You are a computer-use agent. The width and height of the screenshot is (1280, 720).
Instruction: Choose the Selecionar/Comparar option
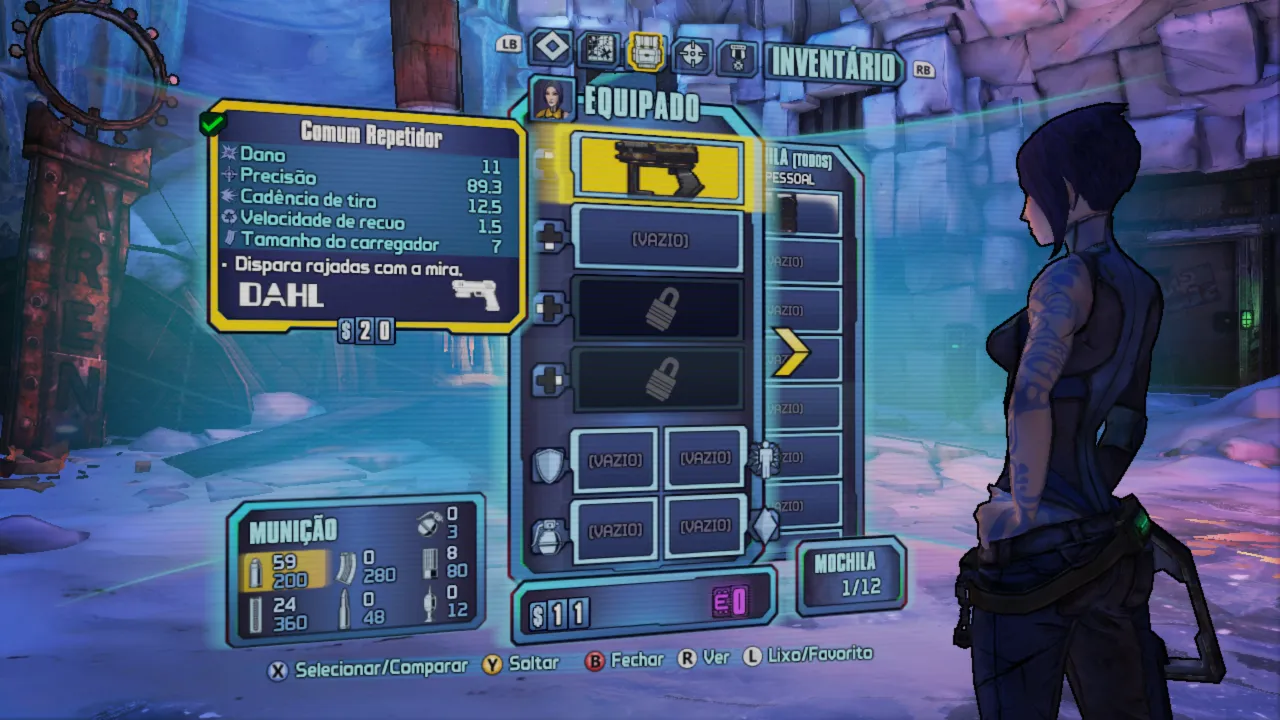[x=369, y=667]
